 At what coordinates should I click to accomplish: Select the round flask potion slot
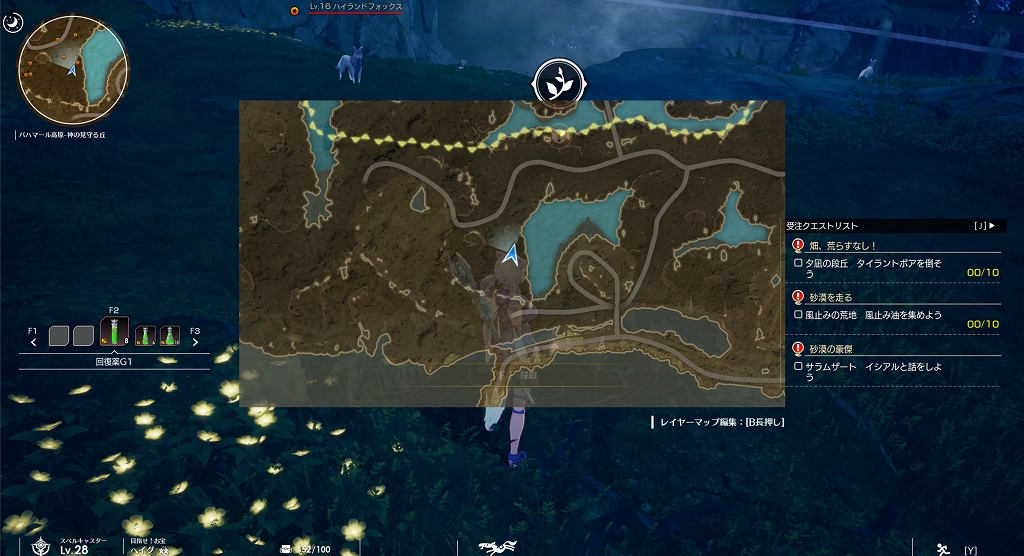pyautogui.click(x=170, y=336)
